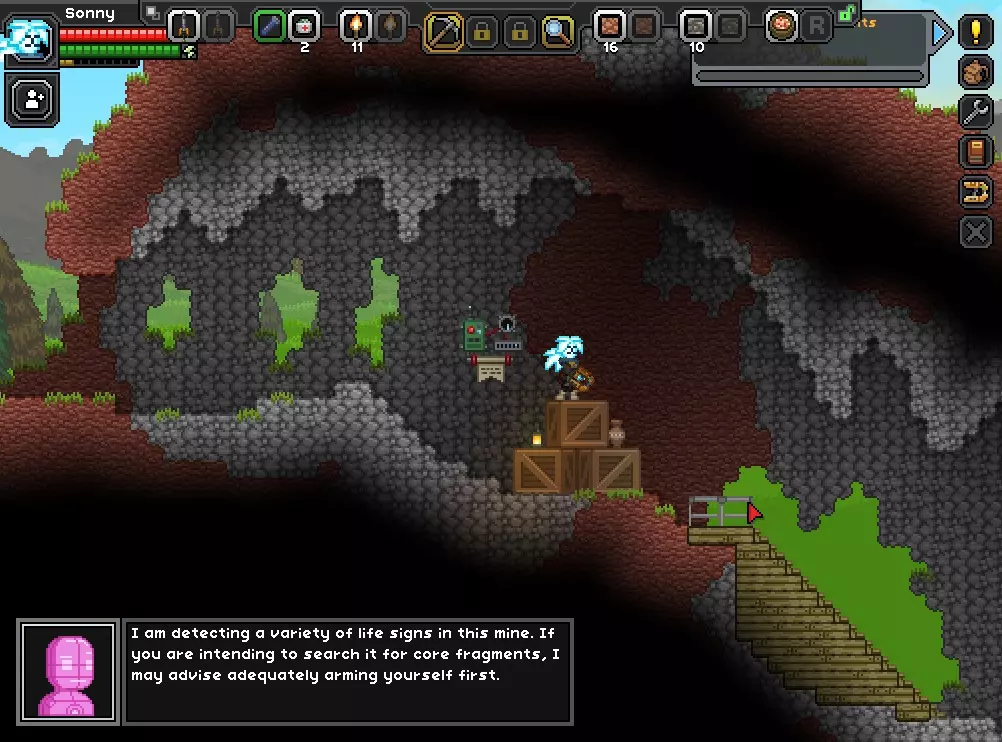Select the bandage item slot
The height and width of the screenshot is (742, 1002).
[304, 26]
